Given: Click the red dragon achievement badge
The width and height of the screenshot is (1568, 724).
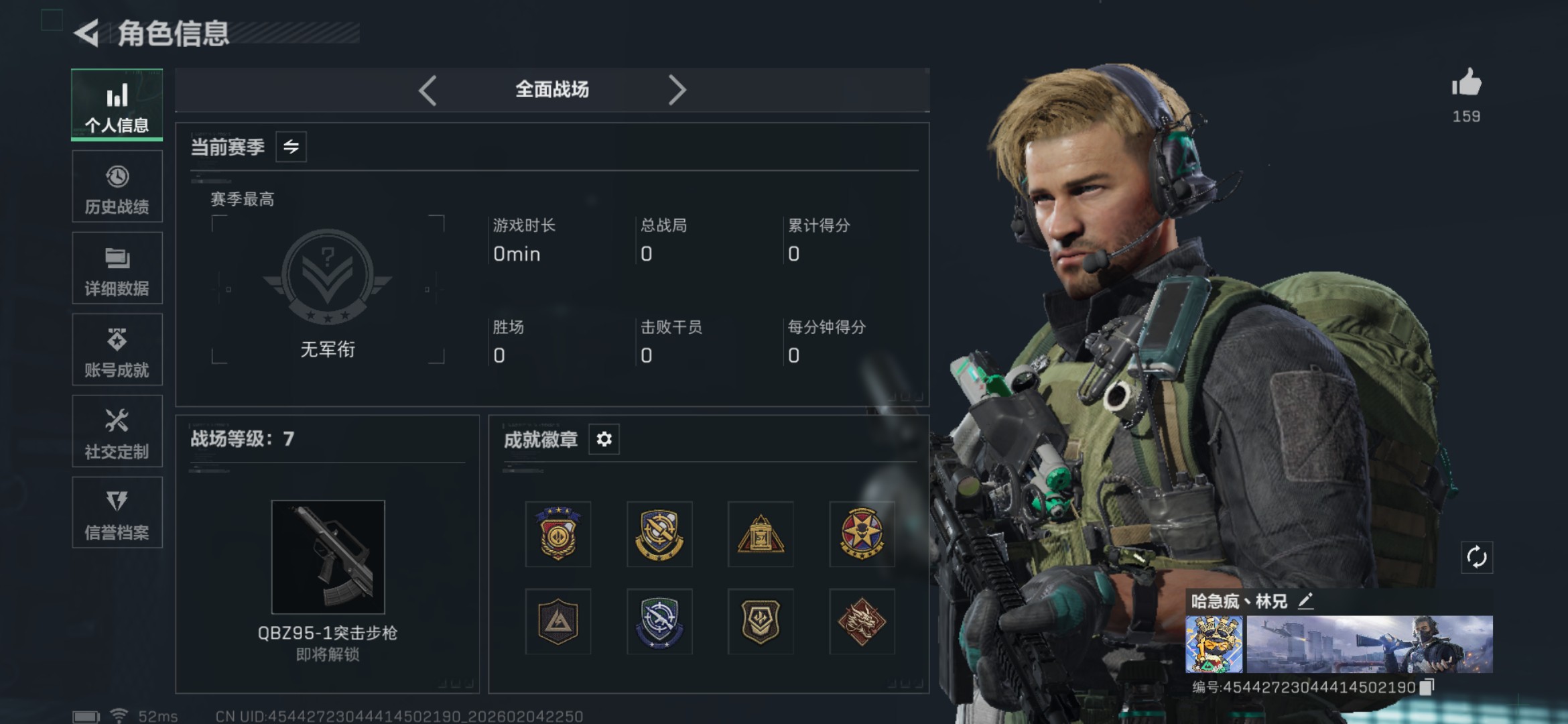Looking at the screenshot, I should [x=862, y=622].
